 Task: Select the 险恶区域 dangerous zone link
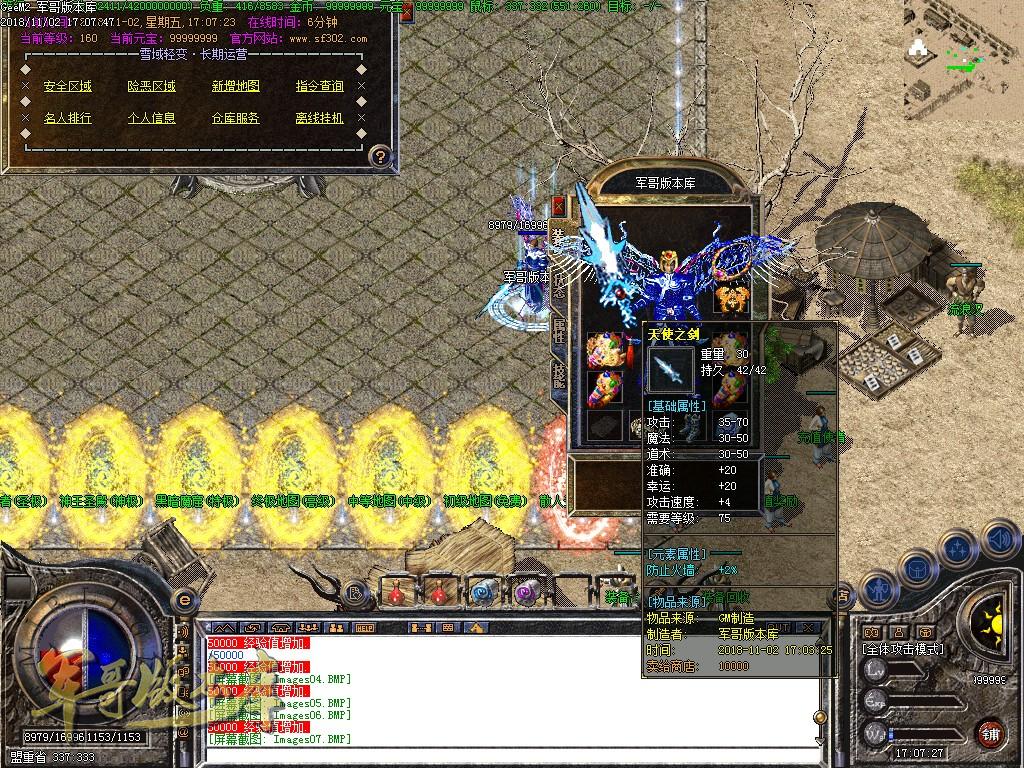point(152,86)
